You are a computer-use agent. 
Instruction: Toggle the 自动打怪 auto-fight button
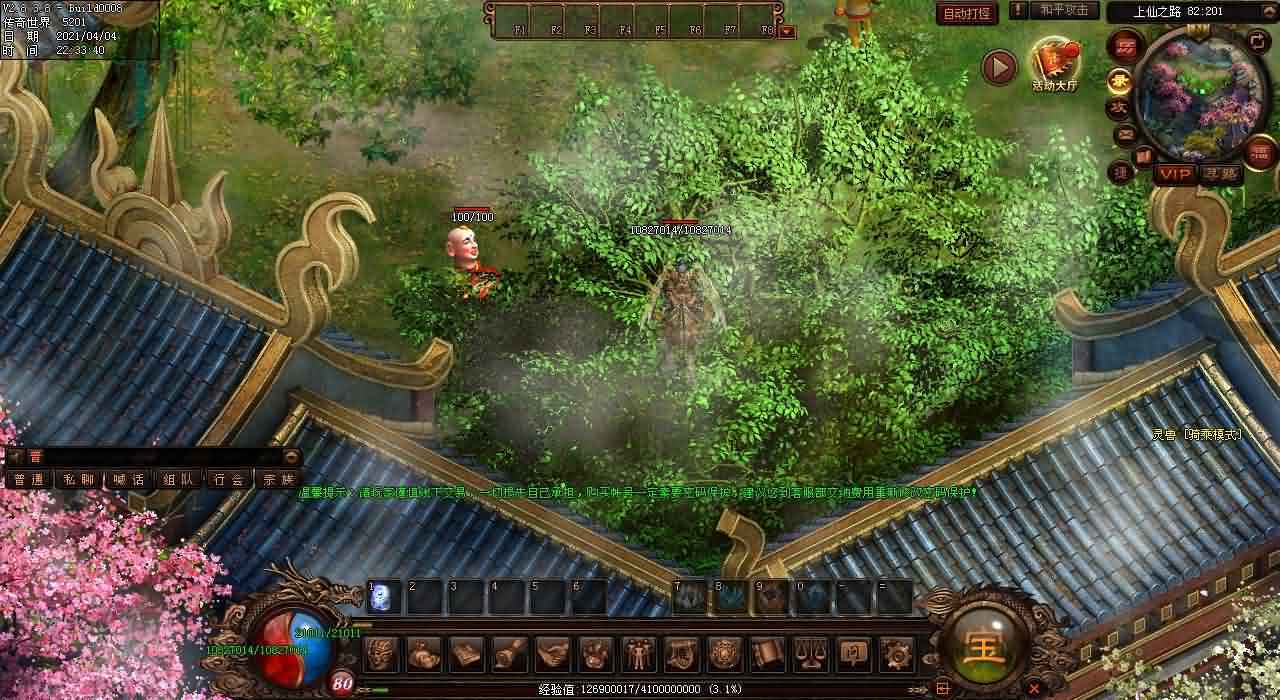pos(968,13)
